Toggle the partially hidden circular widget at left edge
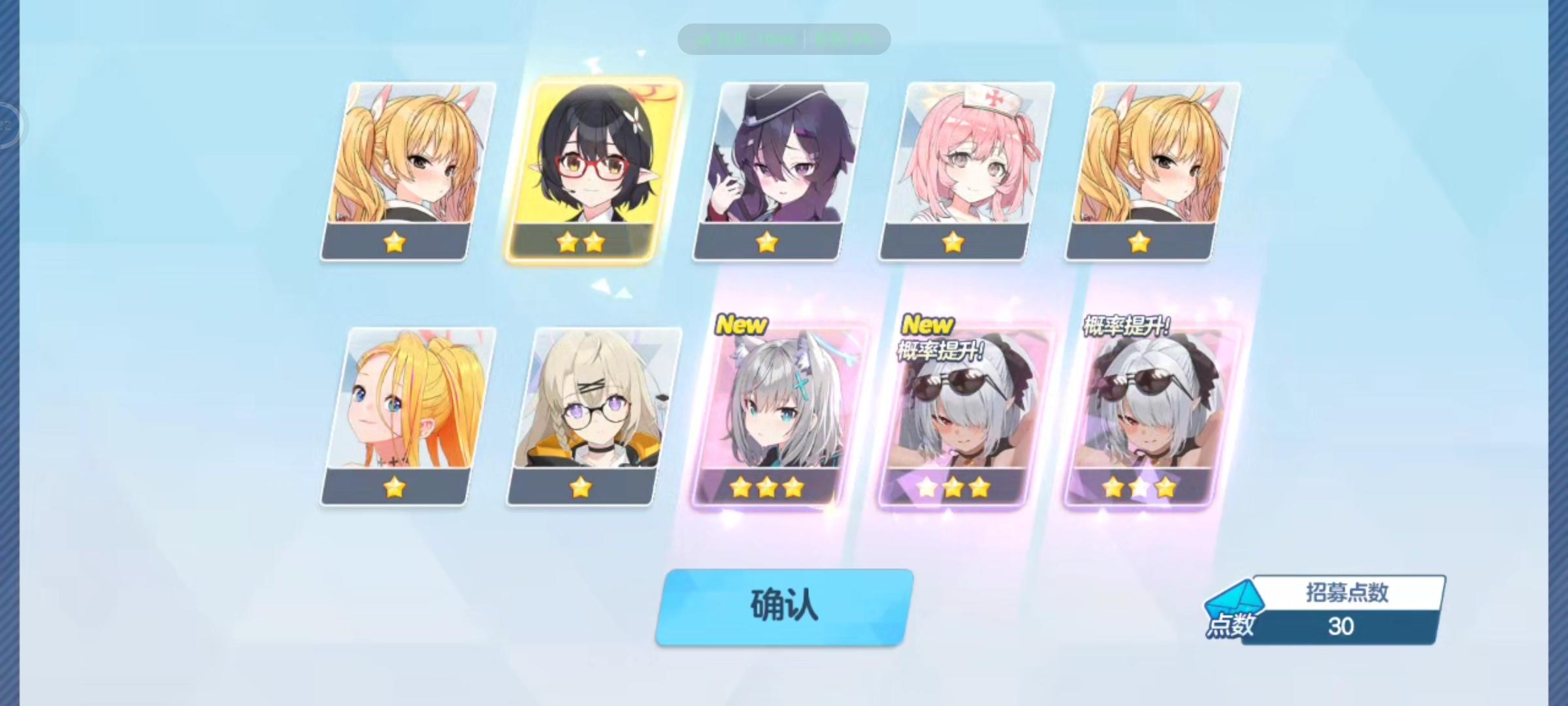 click(x=7, y=124)
